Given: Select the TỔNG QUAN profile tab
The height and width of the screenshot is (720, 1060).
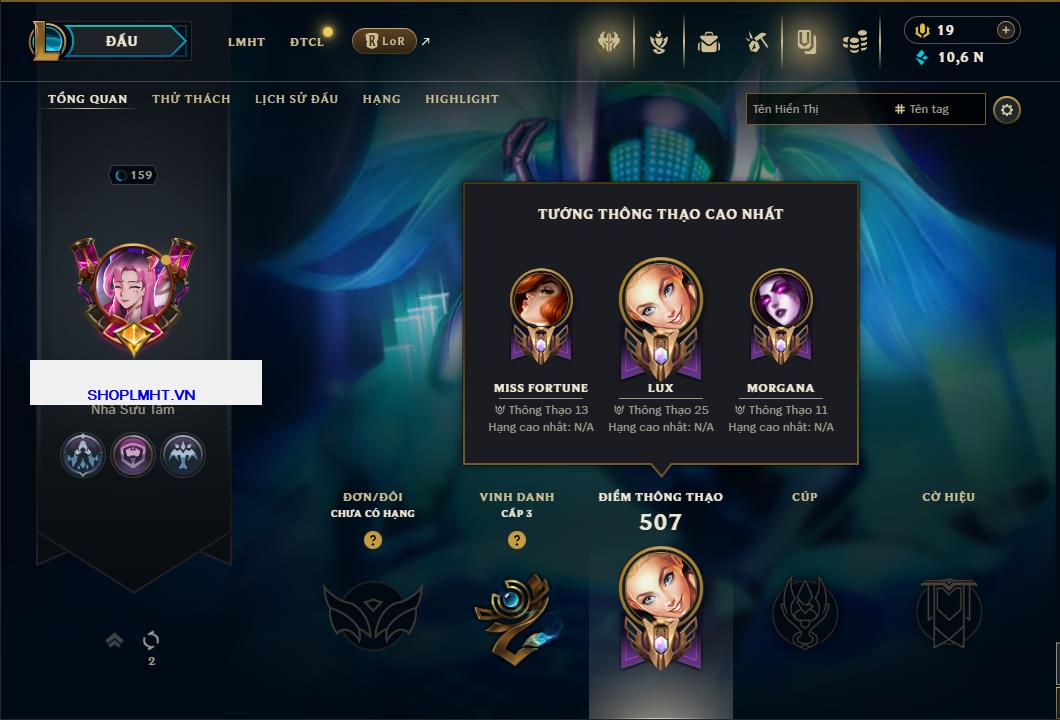Looking at the screenshot, I should 88,99.
